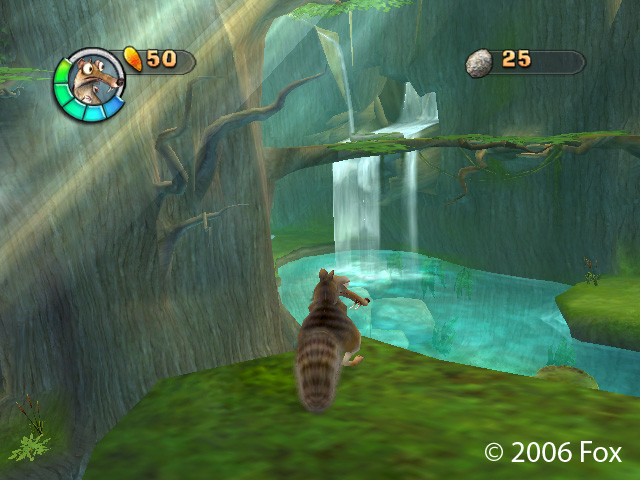Click the pebble ammo icon
This screenshot has width=640, height=480.
tap(479, 63)
